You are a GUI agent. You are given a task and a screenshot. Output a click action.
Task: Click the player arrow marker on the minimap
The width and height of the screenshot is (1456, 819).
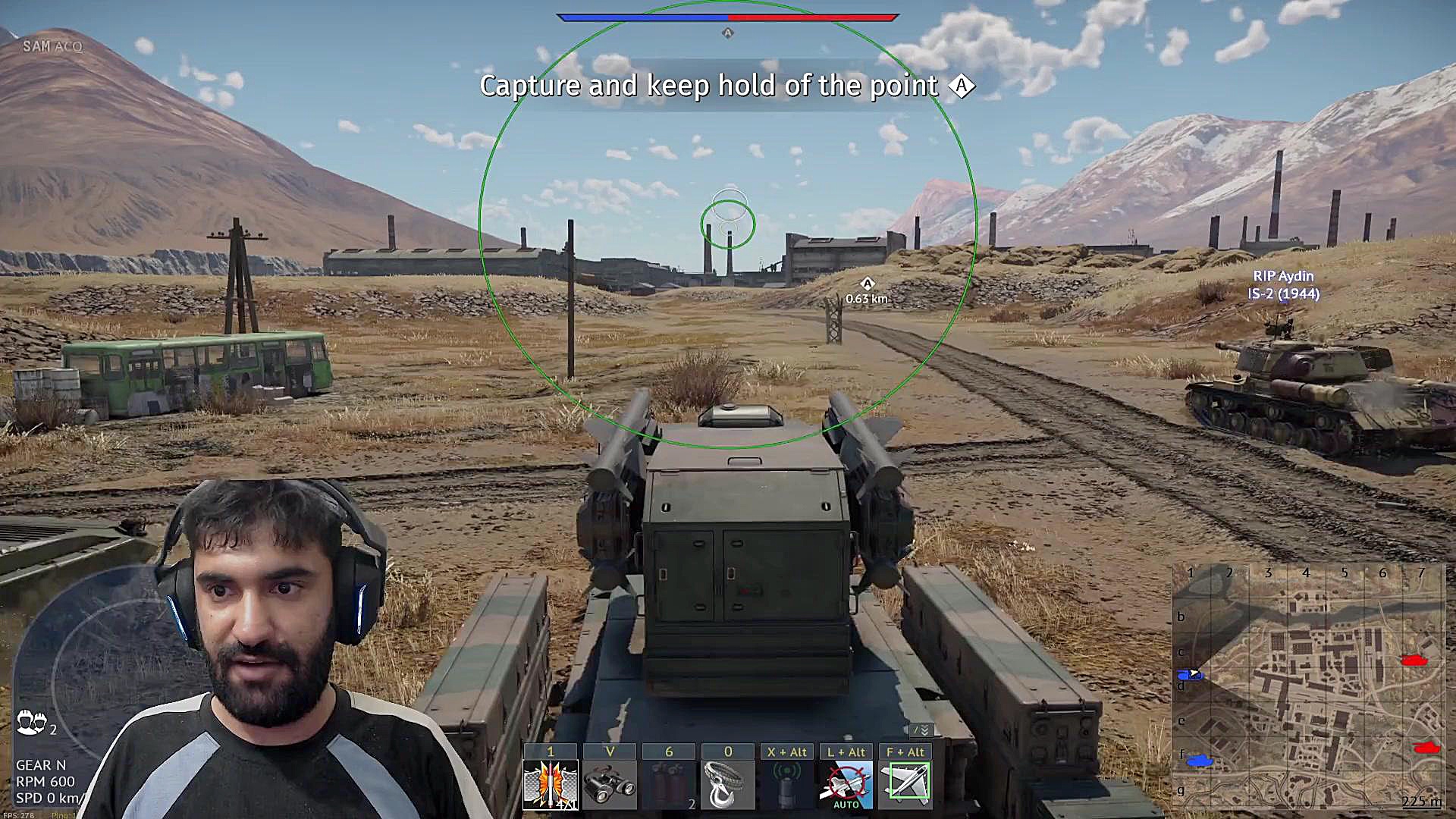pyautogui.click(x=1194, y=673)
